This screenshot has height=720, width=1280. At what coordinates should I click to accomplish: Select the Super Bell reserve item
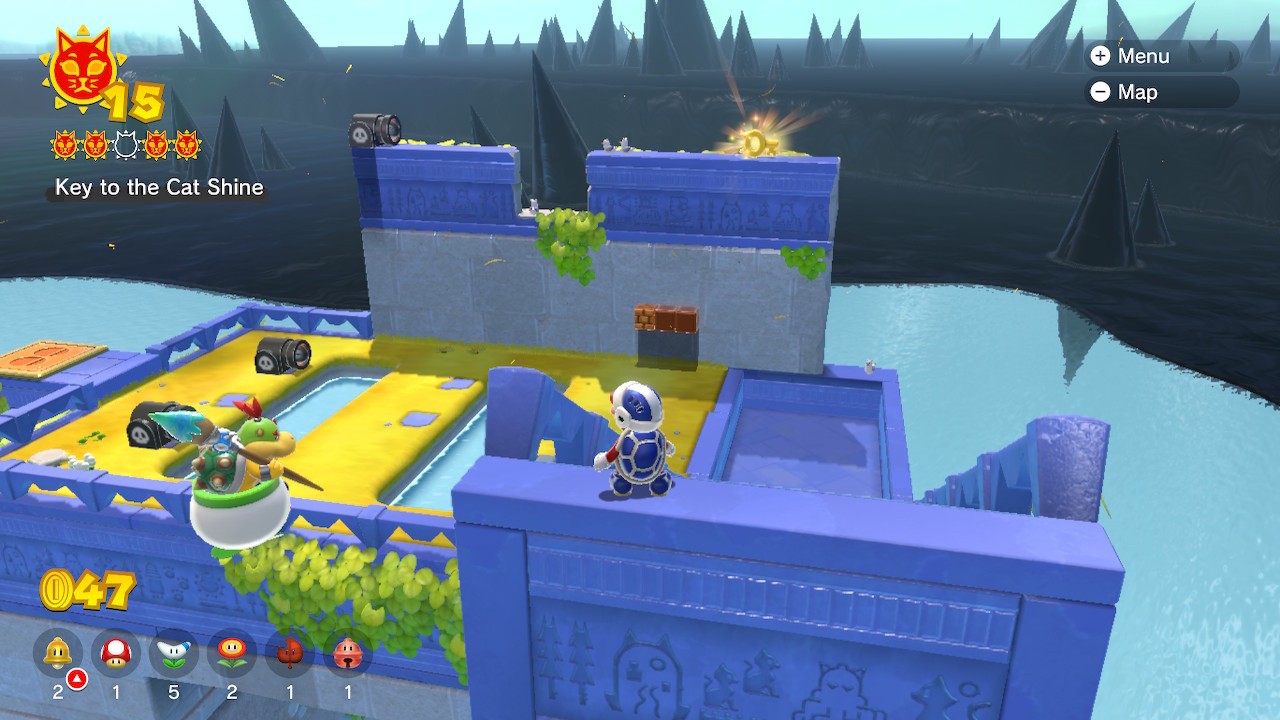click(58, 654)
